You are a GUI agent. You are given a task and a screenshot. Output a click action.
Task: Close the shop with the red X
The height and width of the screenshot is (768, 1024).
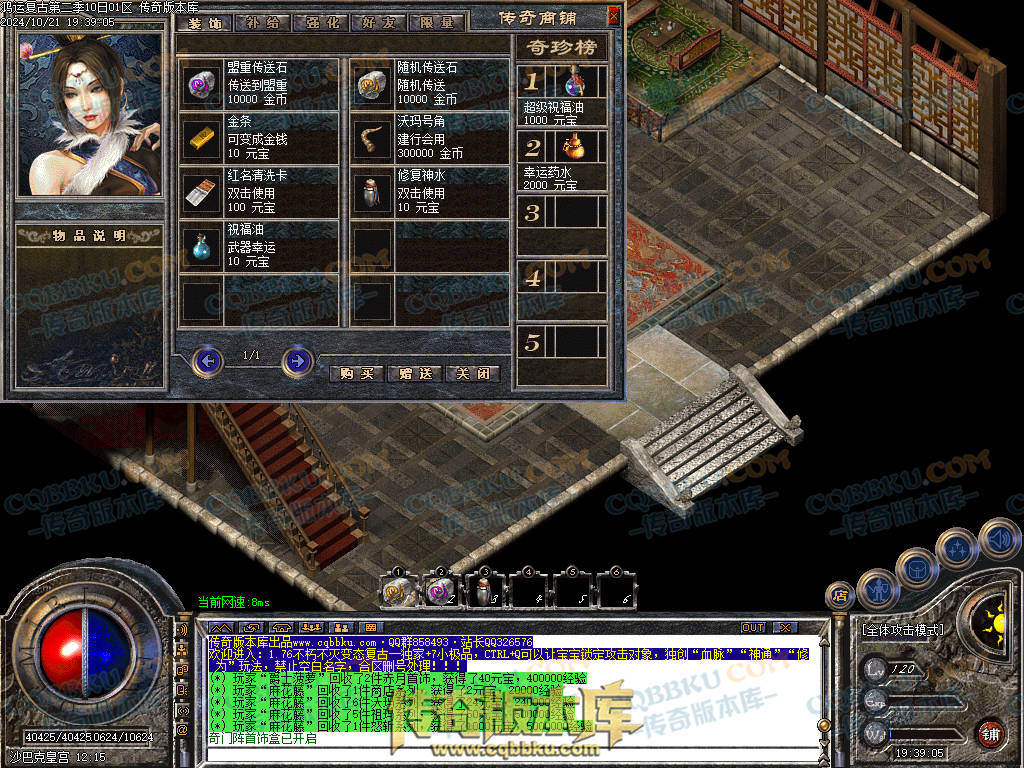(x=613, y=16)
